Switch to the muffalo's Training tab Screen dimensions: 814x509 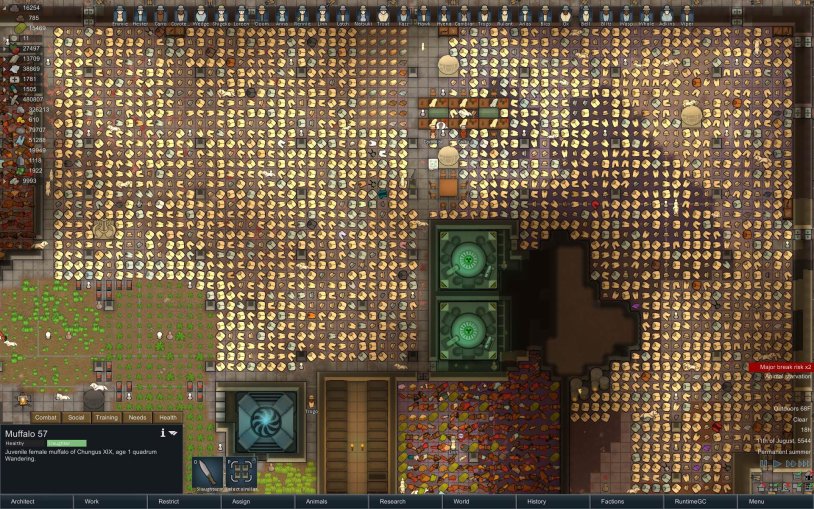pyautogui.click(x=107, y=417)
